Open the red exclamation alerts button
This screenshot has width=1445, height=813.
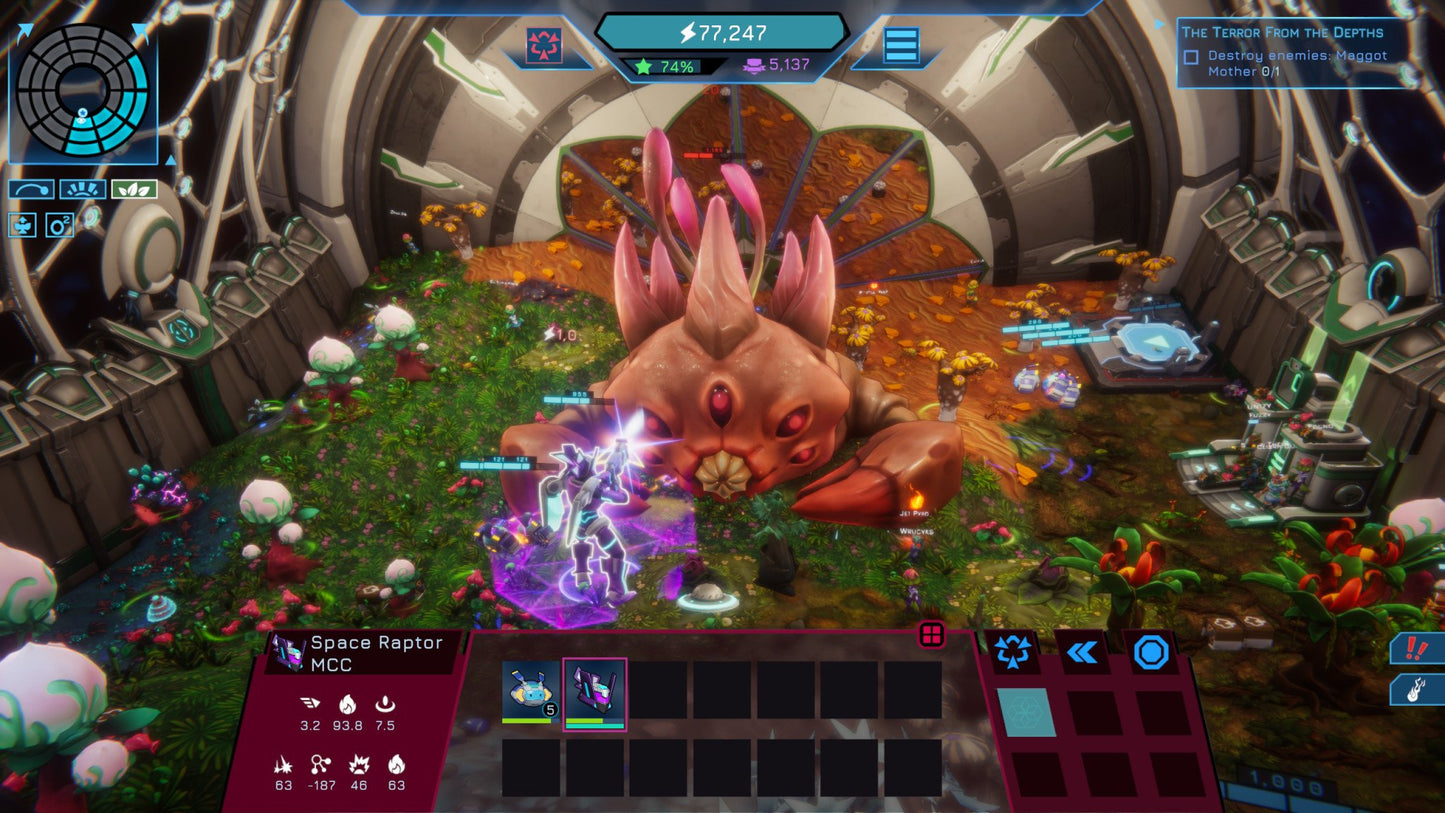(x=1418, y=648)
